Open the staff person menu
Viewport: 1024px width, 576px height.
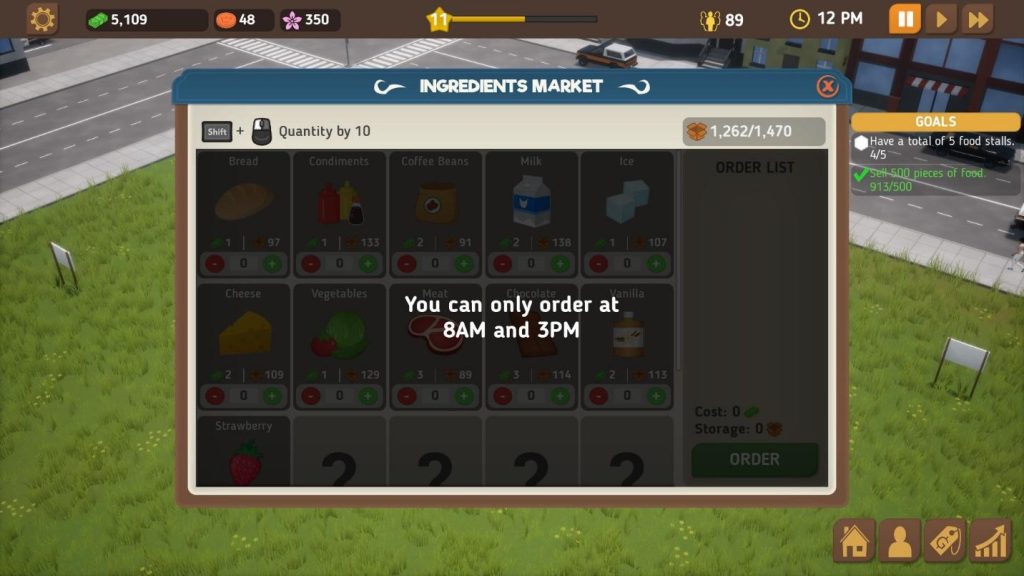pyautogui.click(x=900, y=541)
